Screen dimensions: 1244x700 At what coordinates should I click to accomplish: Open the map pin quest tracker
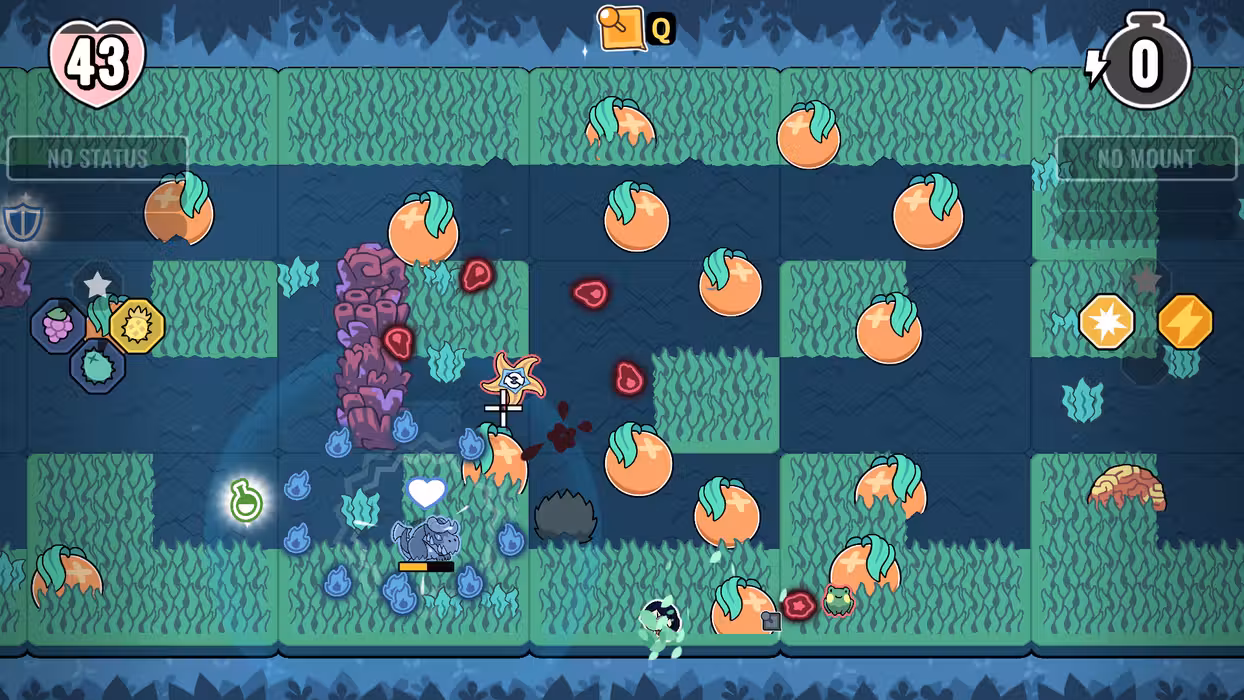(x=622, y=28)
